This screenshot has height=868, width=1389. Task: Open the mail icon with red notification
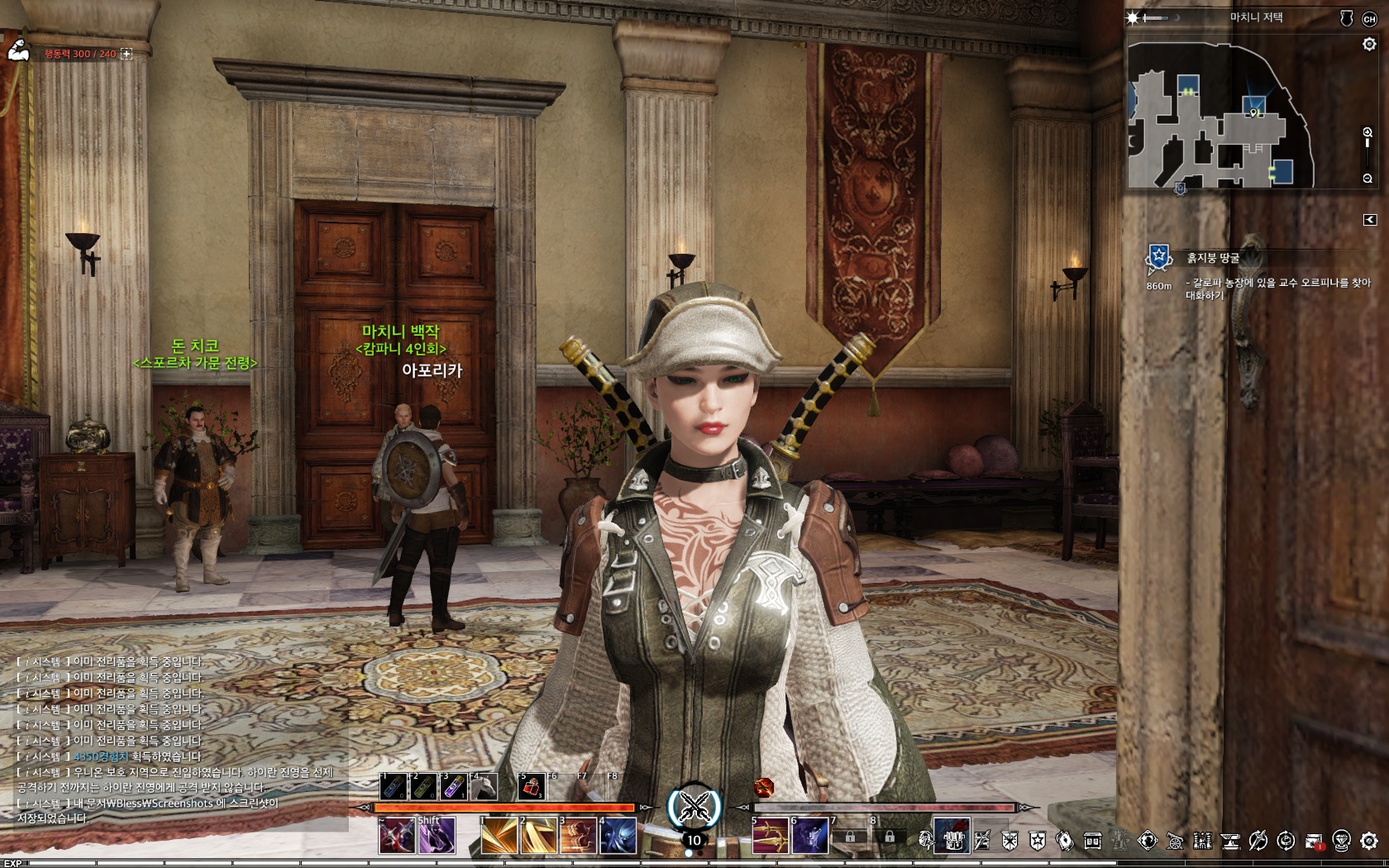[1314, 842]
